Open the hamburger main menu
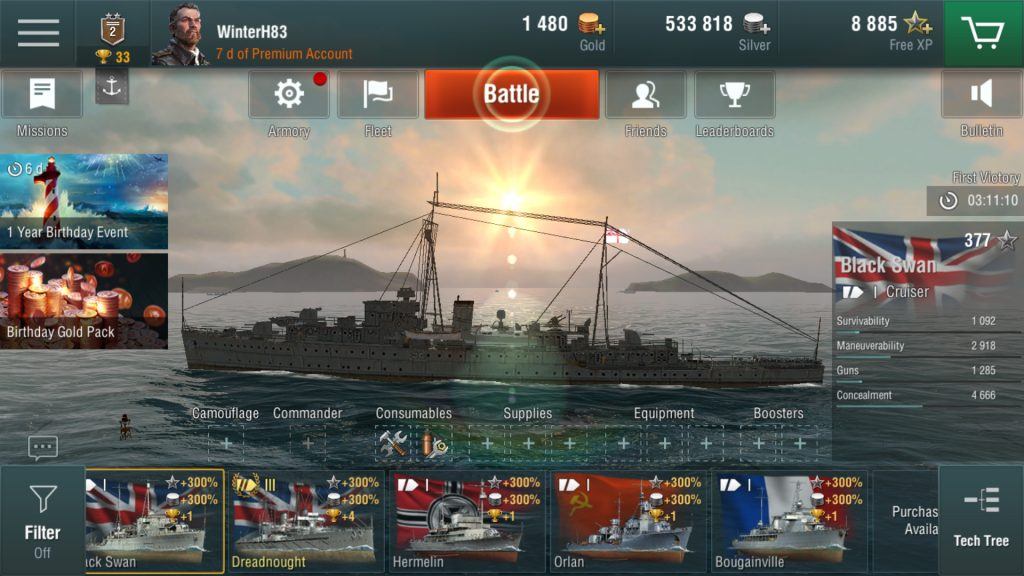The width and height of the screenshot is (1024, 576). click(x=38, y=33)
